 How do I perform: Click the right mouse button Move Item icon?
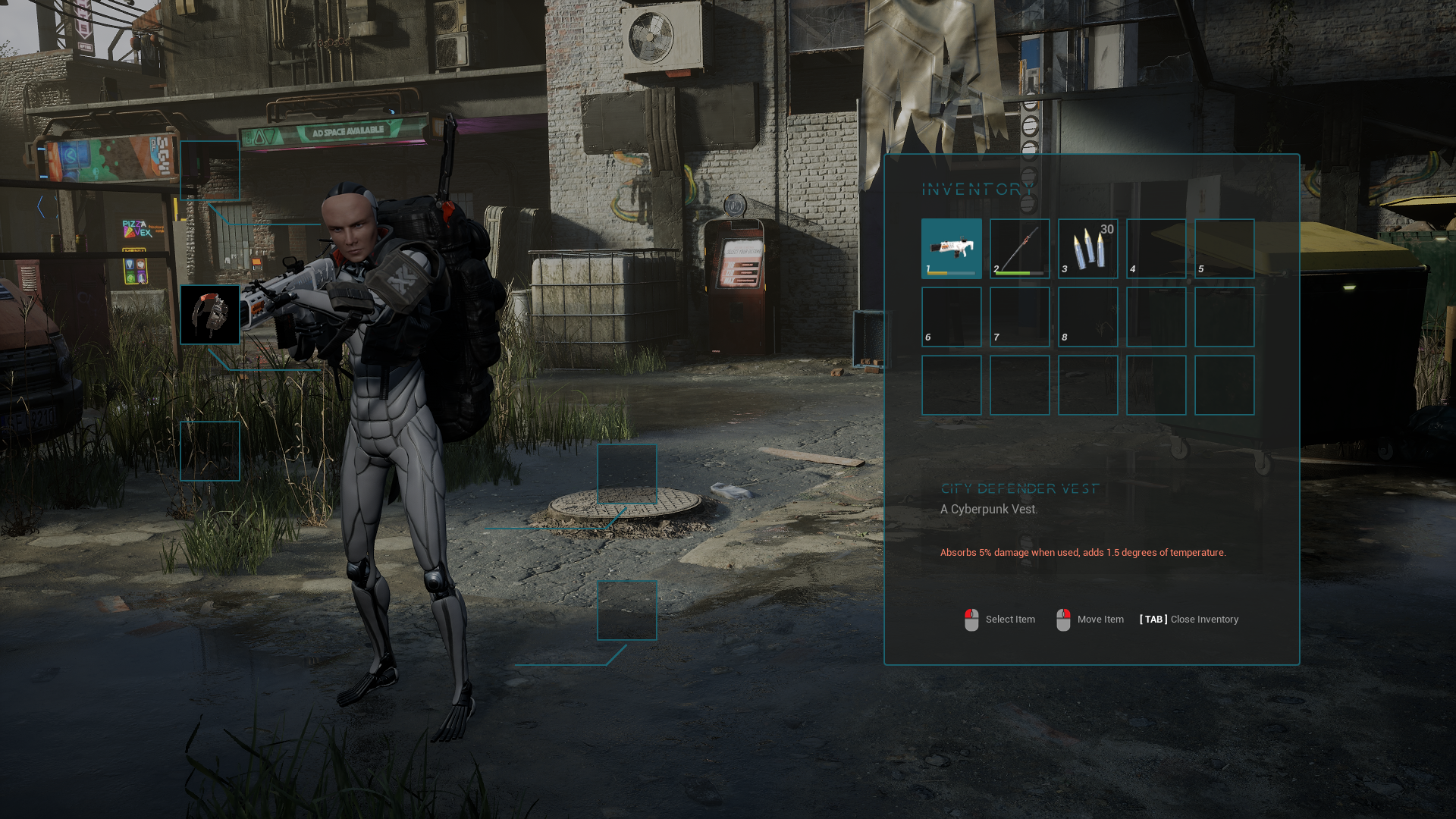pos(1064,619)
